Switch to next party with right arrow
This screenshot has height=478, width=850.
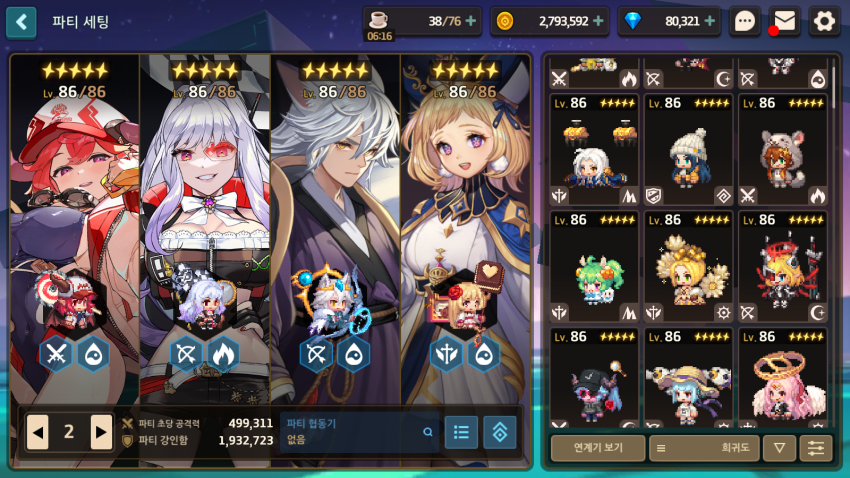101,432
